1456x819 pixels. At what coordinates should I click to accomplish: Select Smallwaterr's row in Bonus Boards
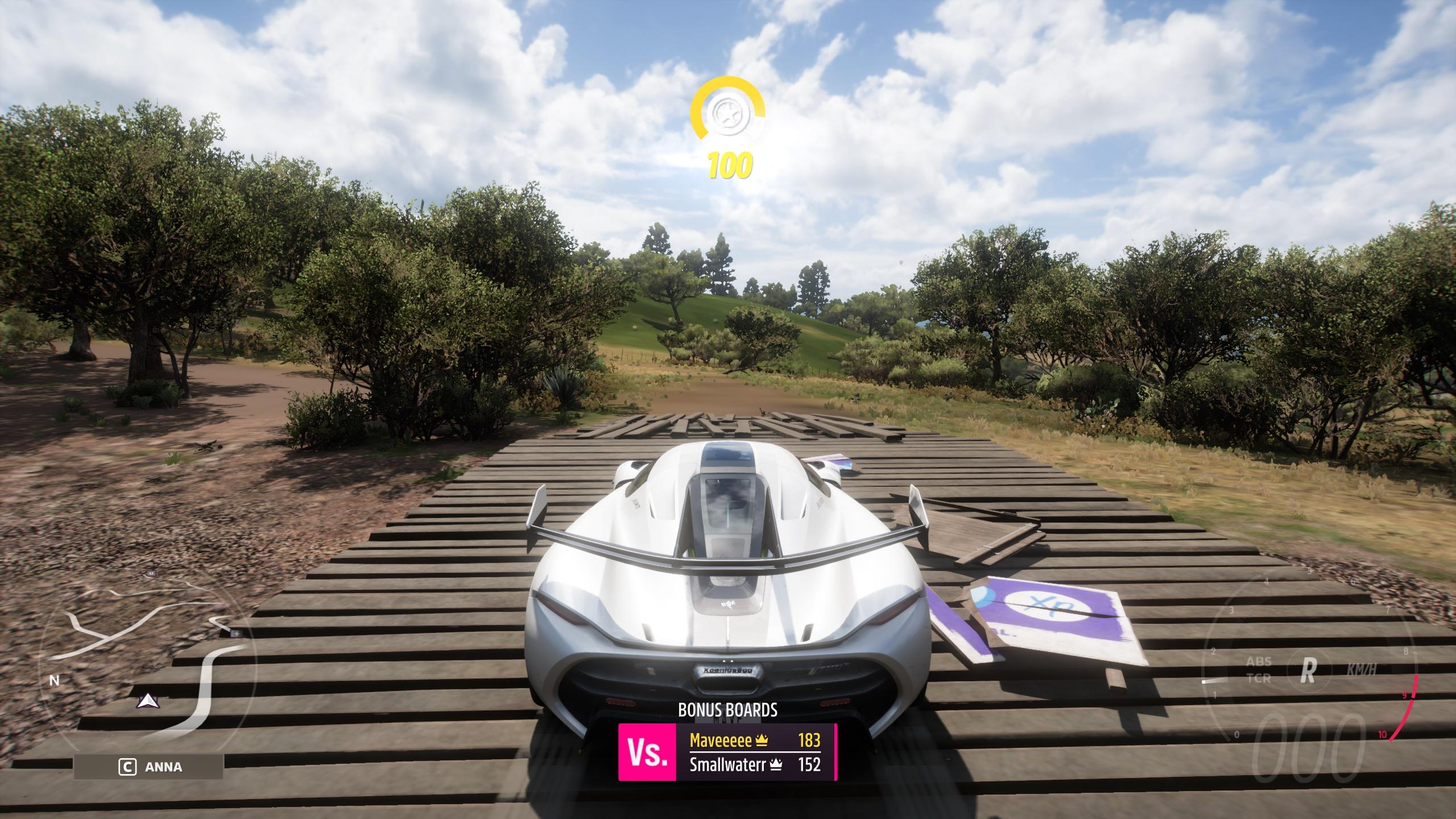(x=754, y=764)
